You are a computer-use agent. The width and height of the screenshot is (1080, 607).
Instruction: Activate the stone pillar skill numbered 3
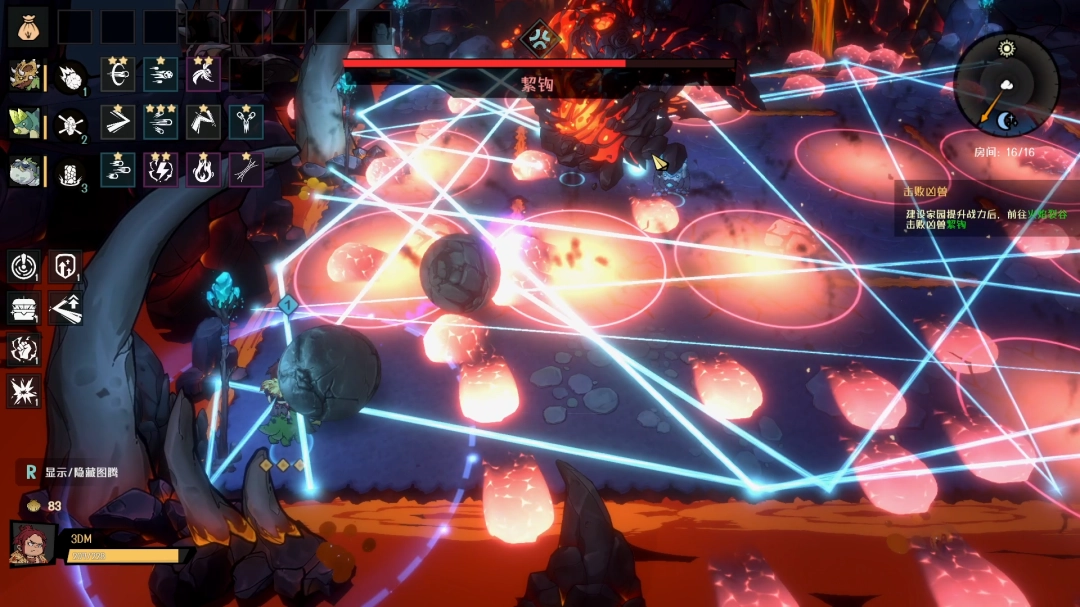[70, 171]
